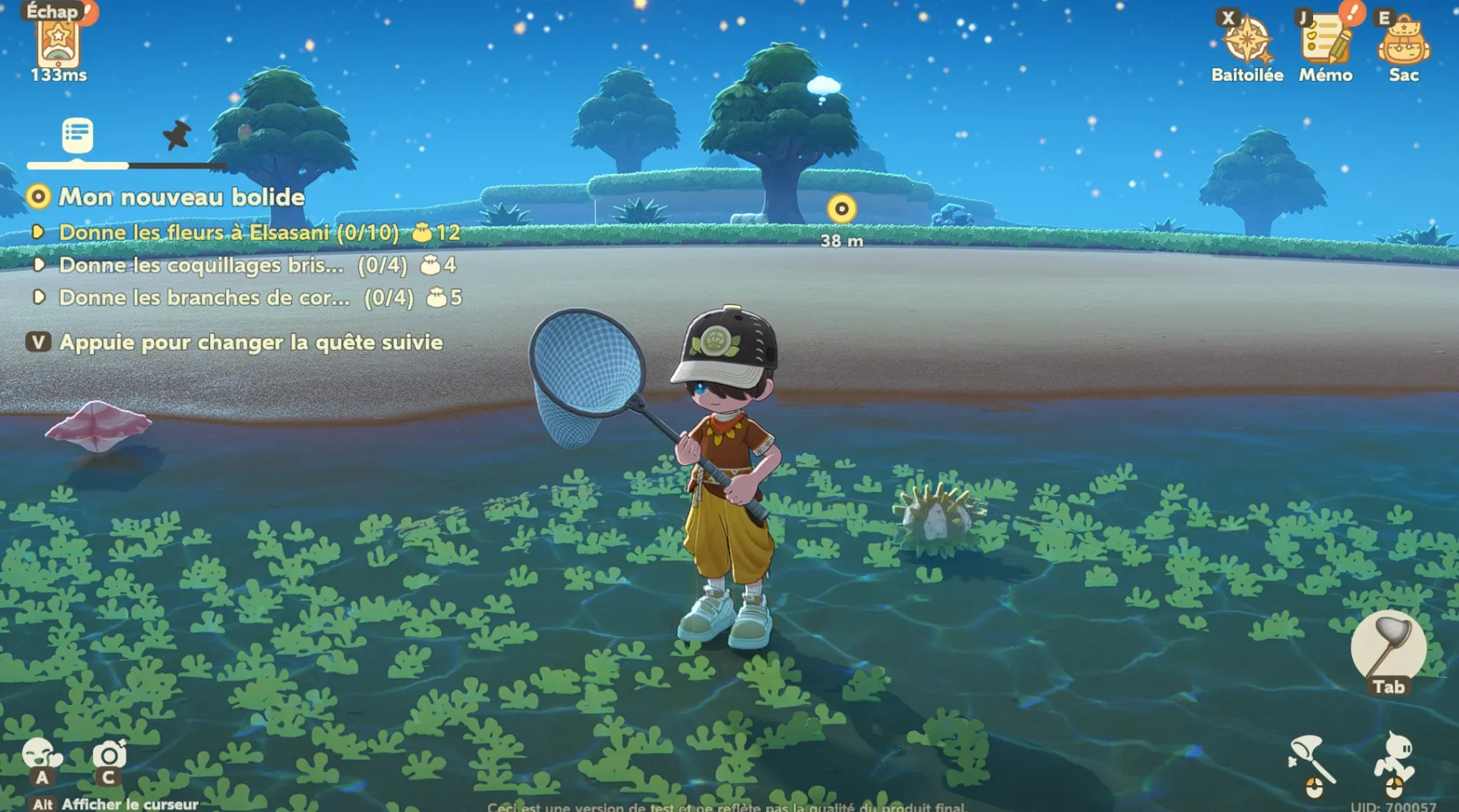The height and width of the screenshot is (812, 1459).
Task: Switch to the pinned items tab
Action: [x=177, y=135]
